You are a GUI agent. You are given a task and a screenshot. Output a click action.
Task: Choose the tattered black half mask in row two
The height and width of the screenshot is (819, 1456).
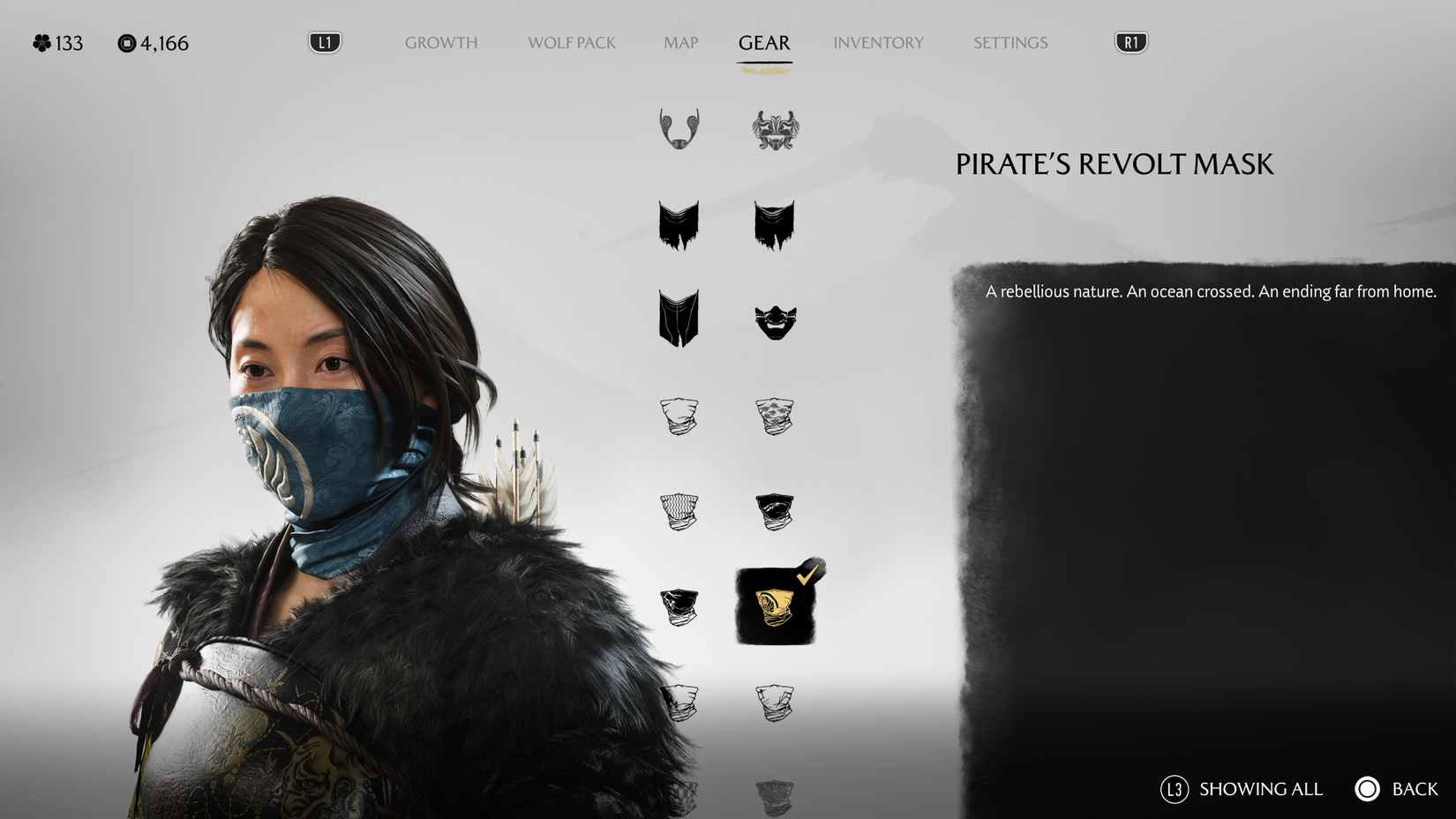coord(679,223)
